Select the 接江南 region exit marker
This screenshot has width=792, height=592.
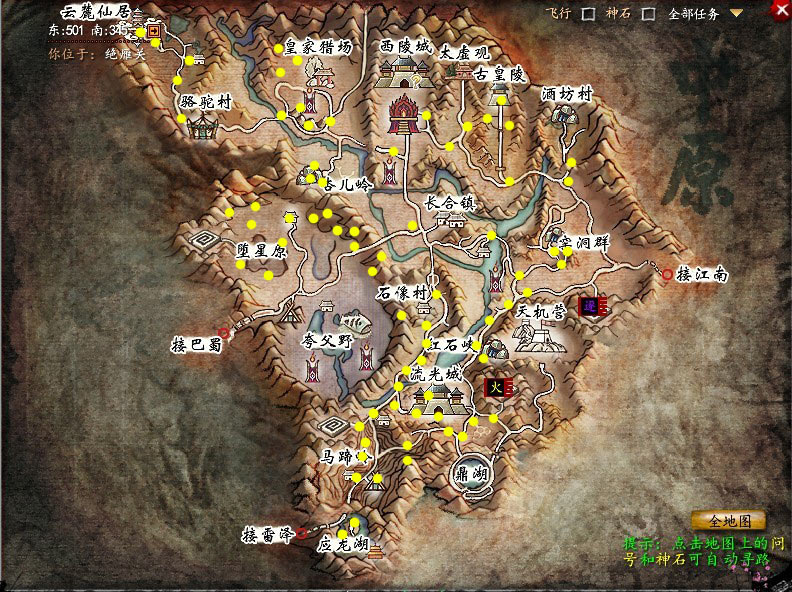(668, 273)
